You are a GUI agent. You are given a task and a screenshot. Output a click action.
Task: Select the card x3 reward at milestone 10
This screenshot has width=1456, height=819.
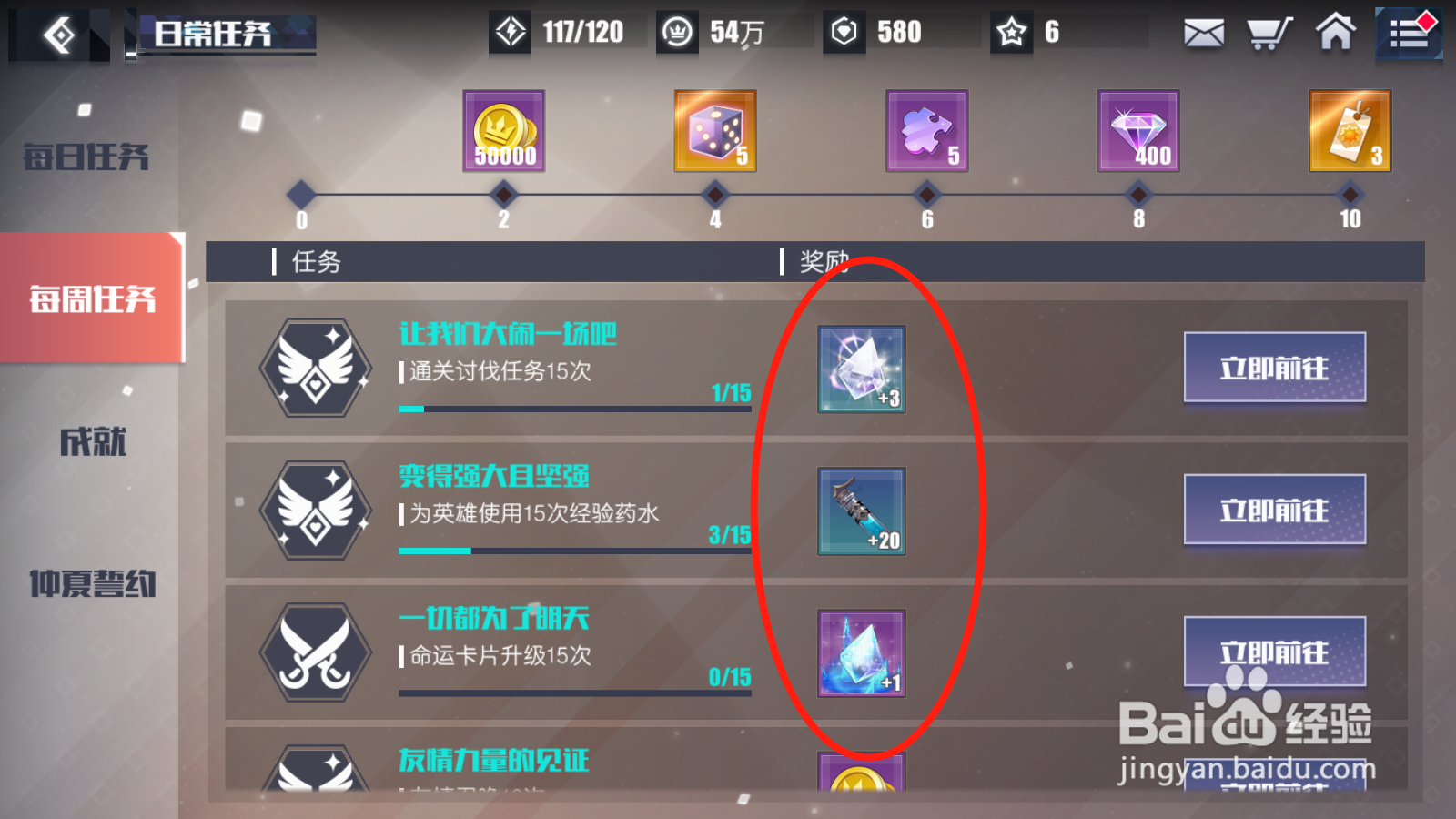point(1350,132)
